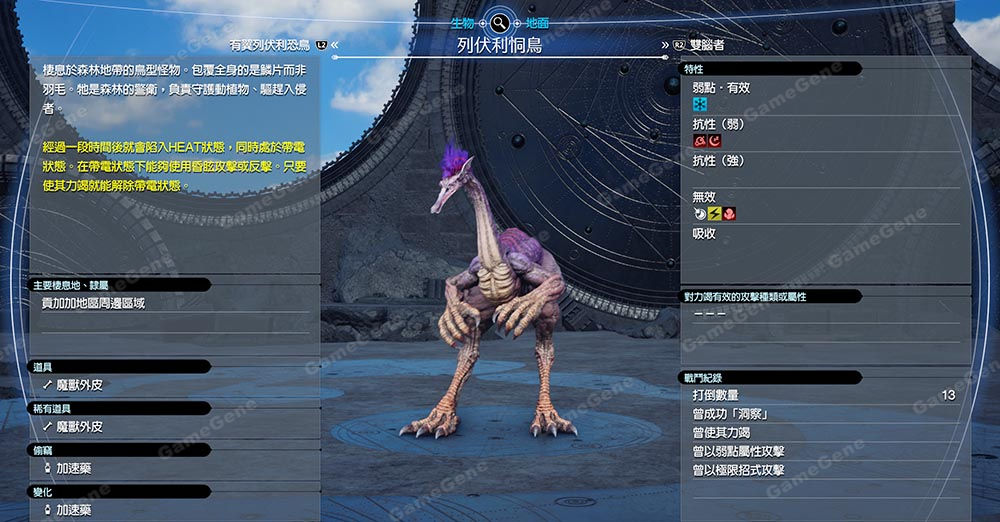Select the yellow lightning immunity icon
The width and height of the screenshot is (1000, 522).
point(714,214)
